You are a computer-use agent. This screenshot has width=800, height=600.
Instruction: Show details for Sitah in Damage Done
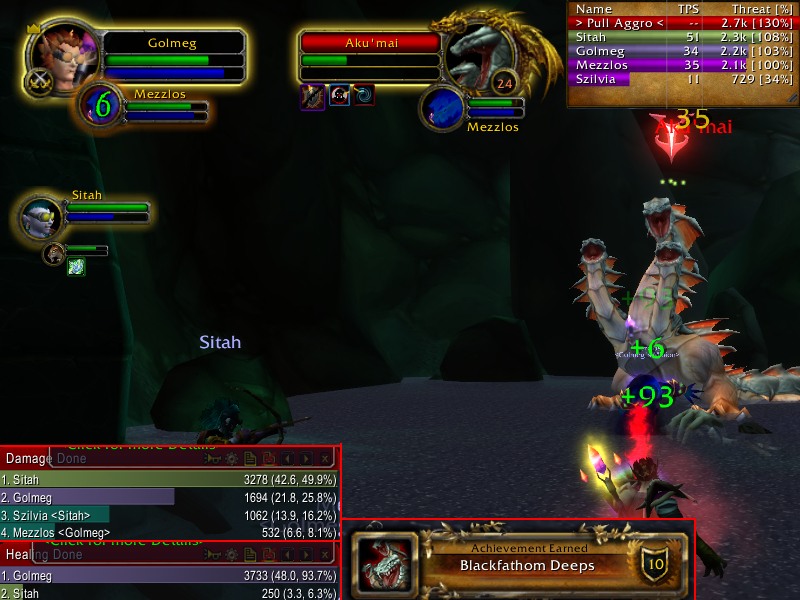click(170, 480)
